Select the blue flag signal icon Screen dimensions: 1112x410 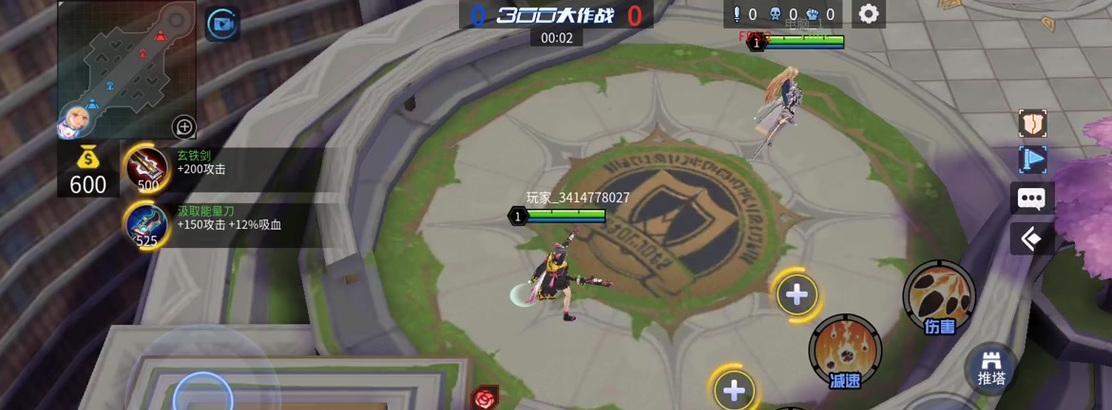point(1031,160)
